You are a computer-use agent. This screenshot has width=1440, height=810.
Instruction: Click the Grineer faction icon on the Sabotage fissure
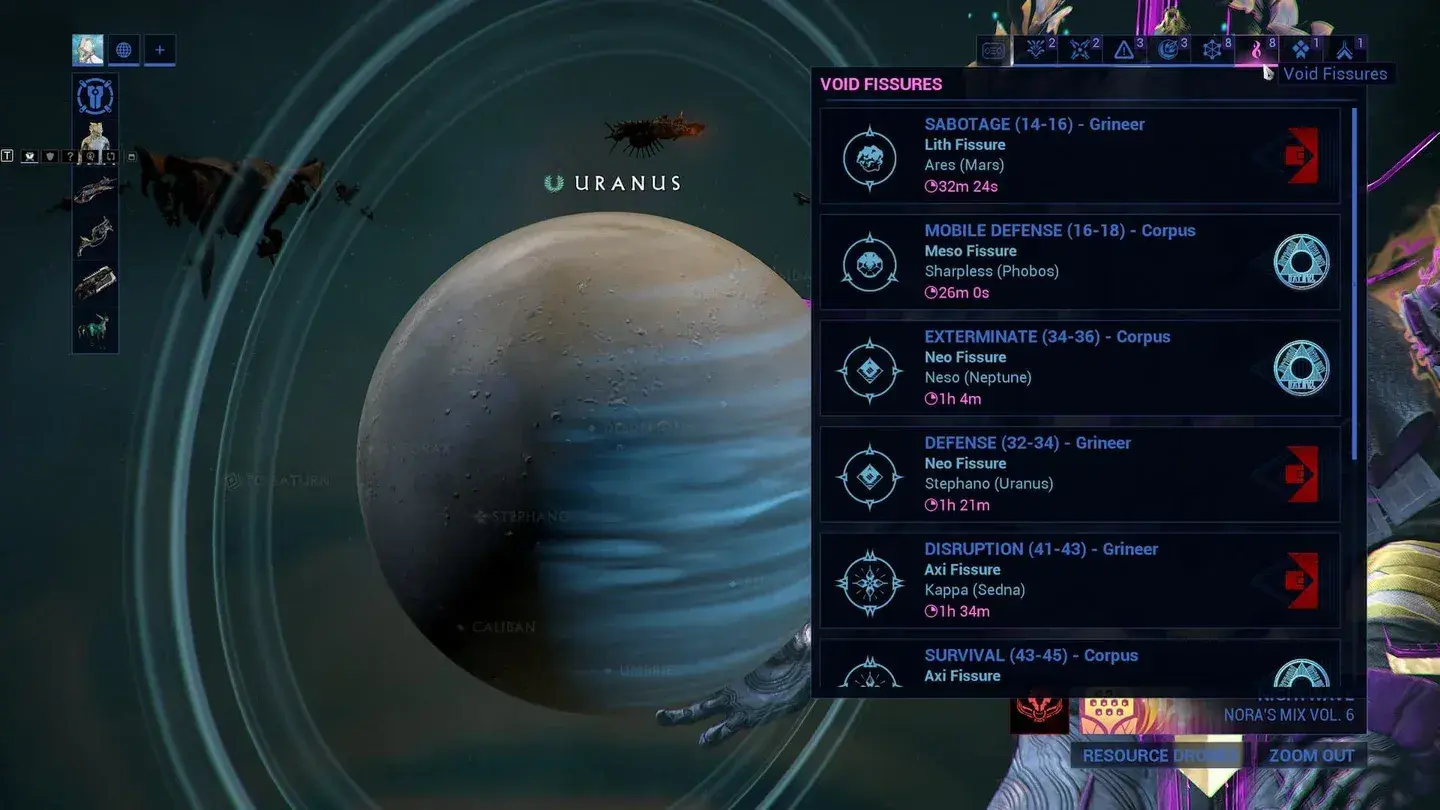pyautogui.click(x=1300, y=155)
